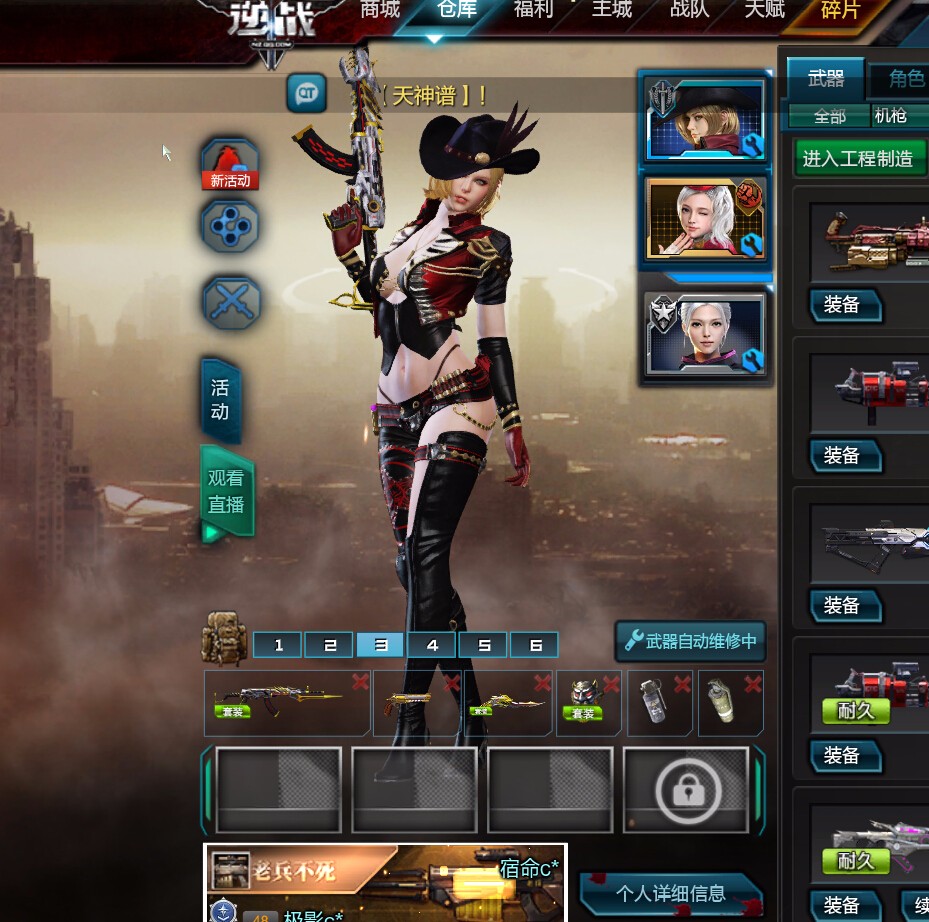Open the 天赋 talent menu

765,10
